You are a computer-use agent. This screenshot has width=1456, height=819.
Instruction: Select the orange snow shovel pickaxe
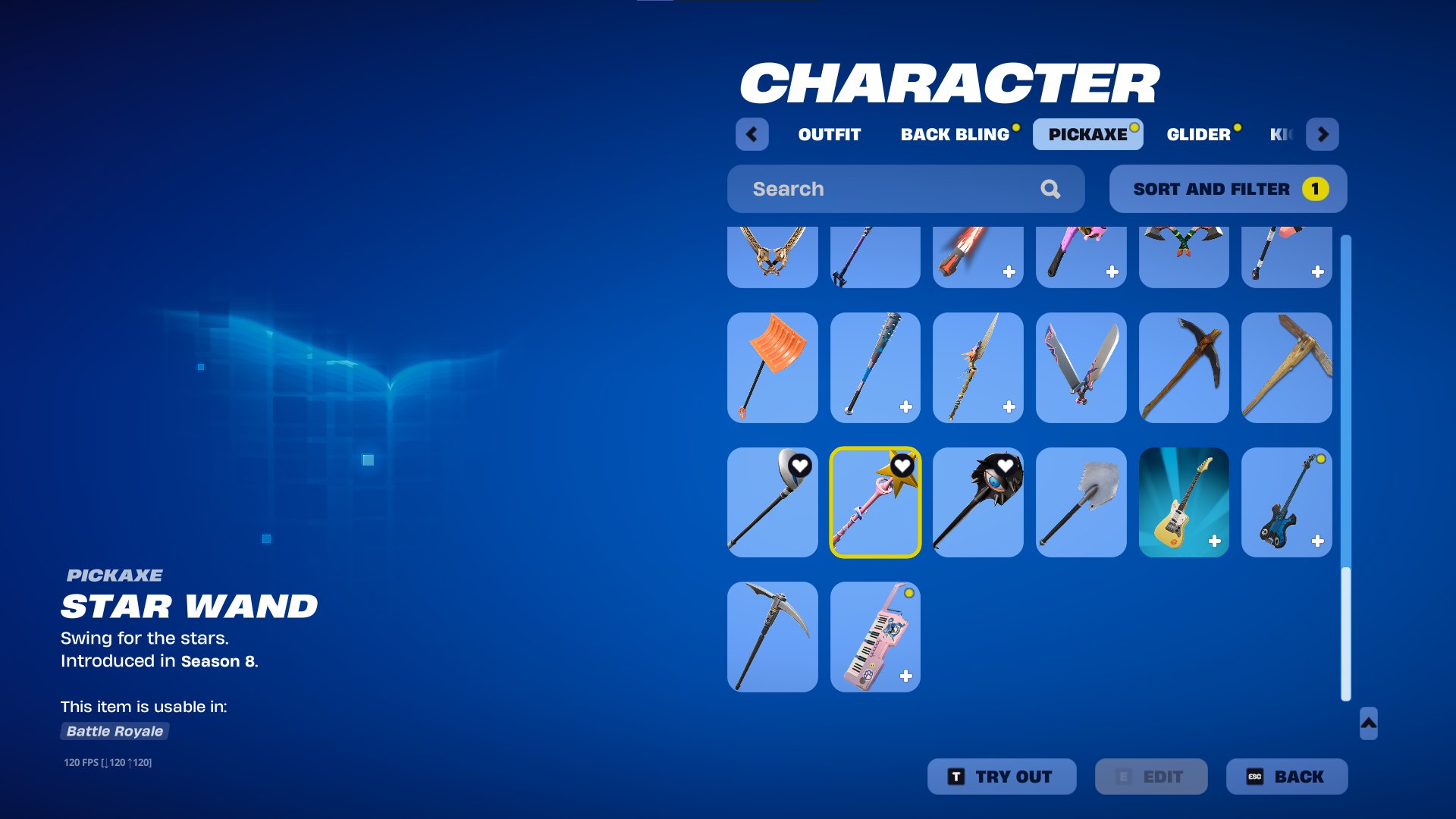tap(772, 367)
